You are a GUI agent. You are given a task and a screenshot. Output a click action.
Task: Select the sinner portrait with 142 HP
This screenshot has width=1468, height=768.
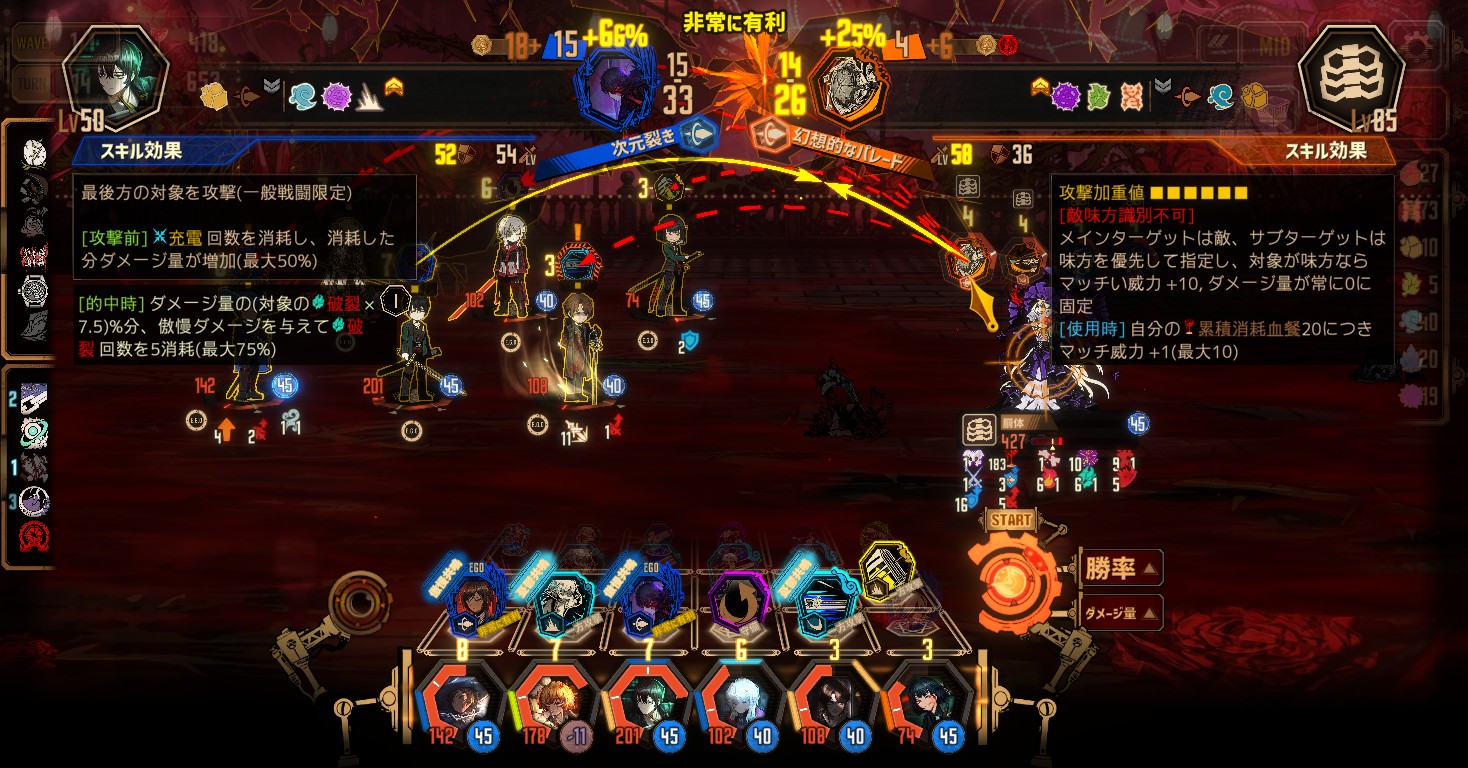point(461,701)
